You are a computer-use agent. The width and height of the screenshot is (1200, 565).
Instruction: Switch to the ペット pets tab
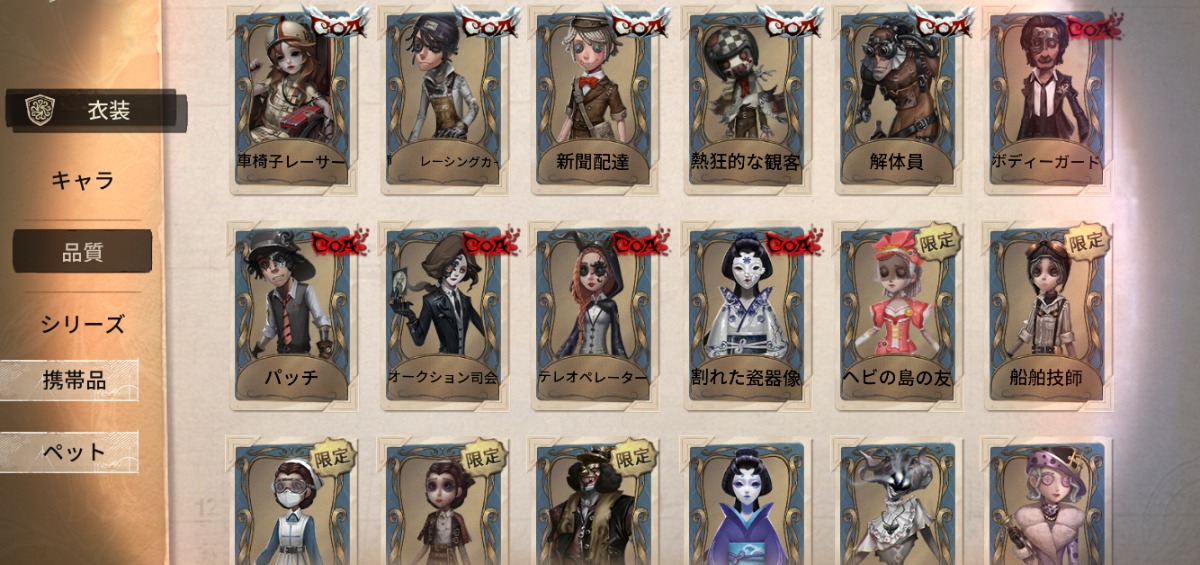tap(72, 452)
